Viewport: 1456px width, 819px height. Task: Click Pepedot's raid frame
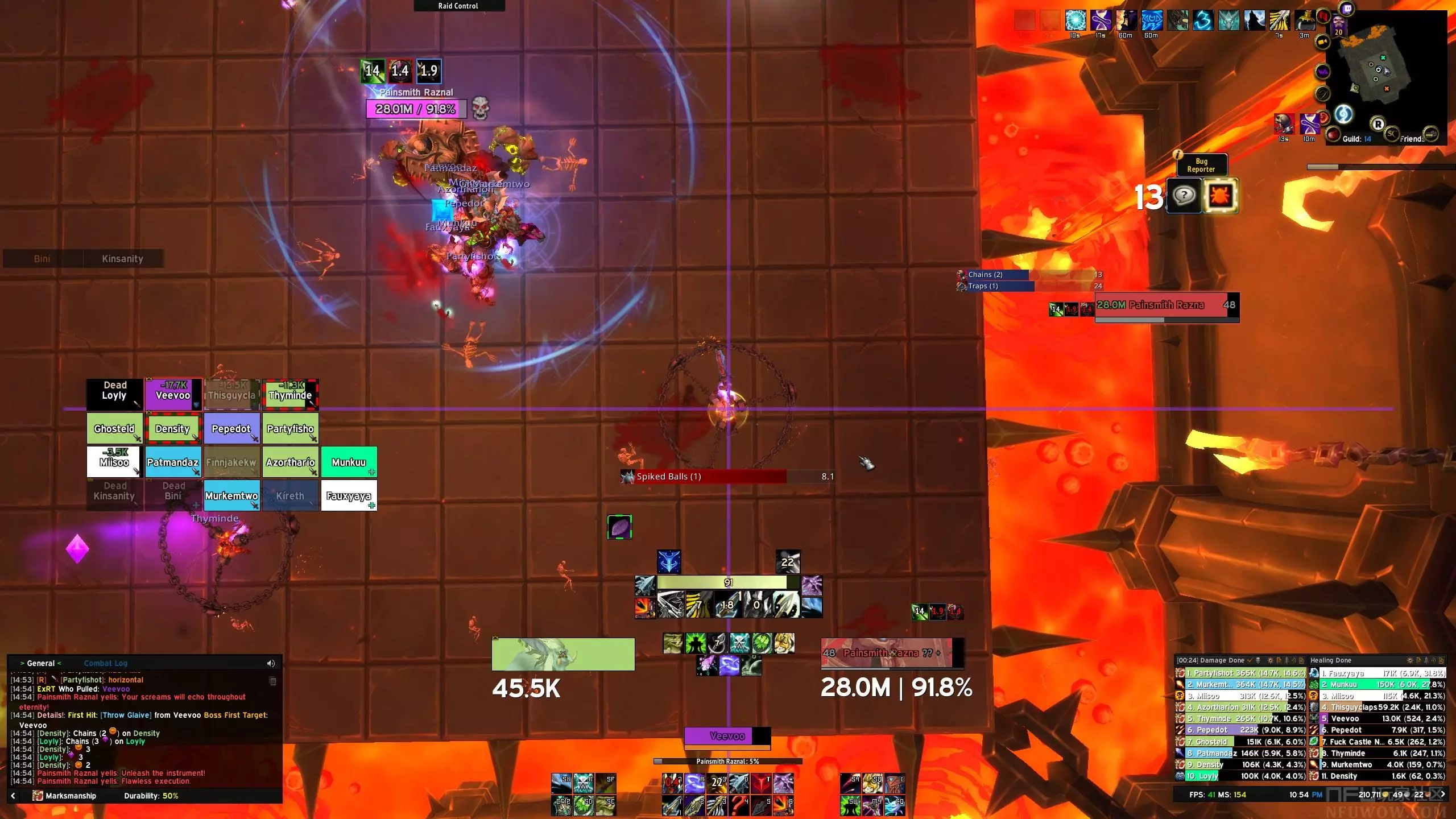point(231,428)
